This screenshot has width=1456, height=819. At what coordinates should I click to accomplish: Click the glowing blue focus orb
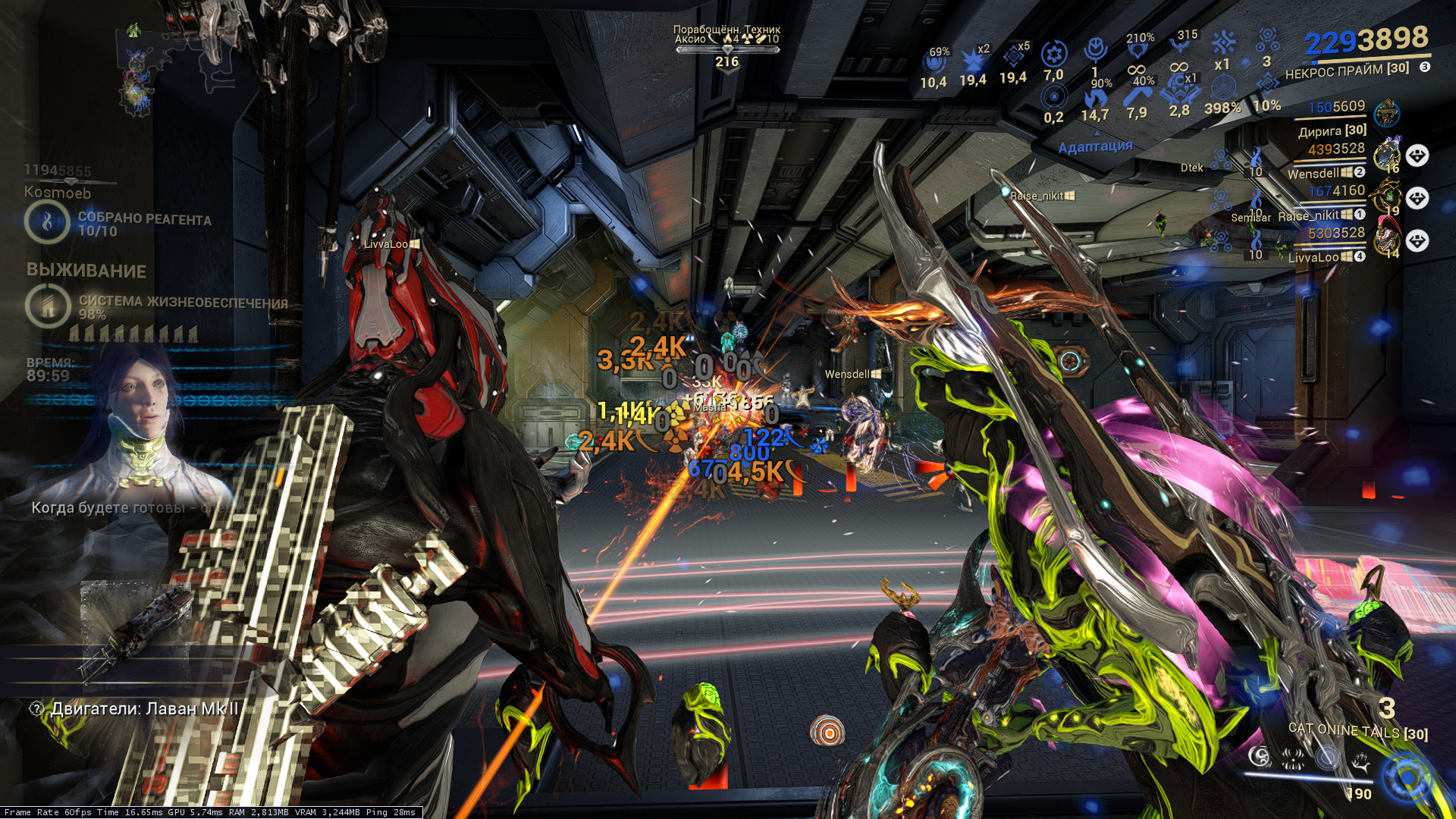[x=1407, y=778]
